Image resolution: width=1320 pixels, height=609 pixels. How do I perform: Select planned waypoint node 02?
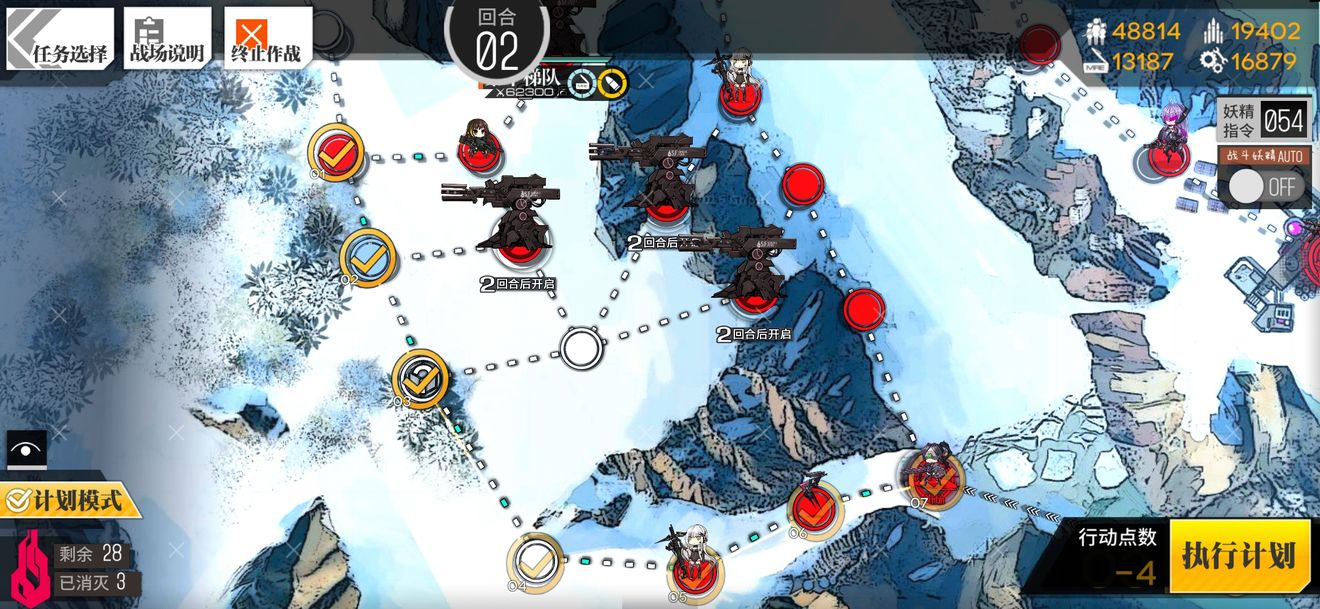coord(368,256)
